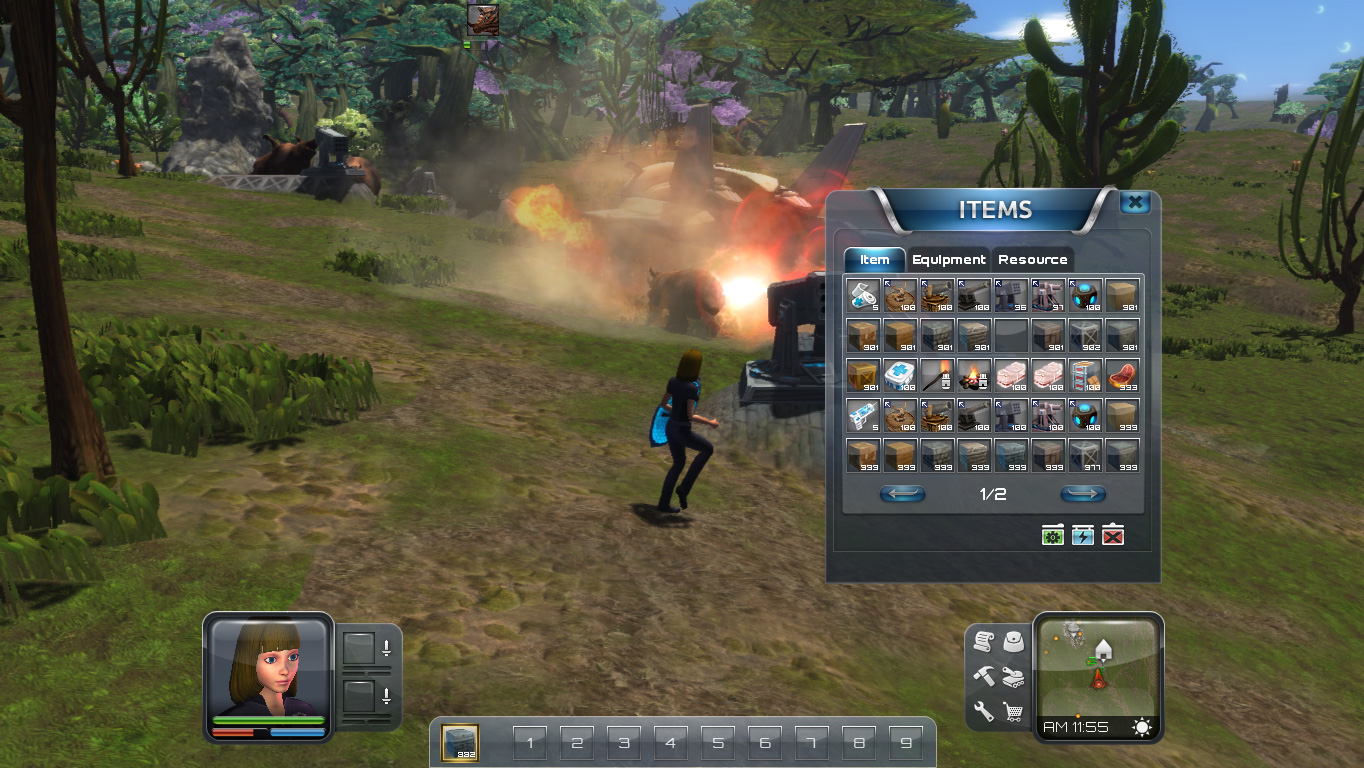Image resolution: width=1364 pixels, height=768 pixels.
Task: Open the hammer build menu
Action: (983, 677)
